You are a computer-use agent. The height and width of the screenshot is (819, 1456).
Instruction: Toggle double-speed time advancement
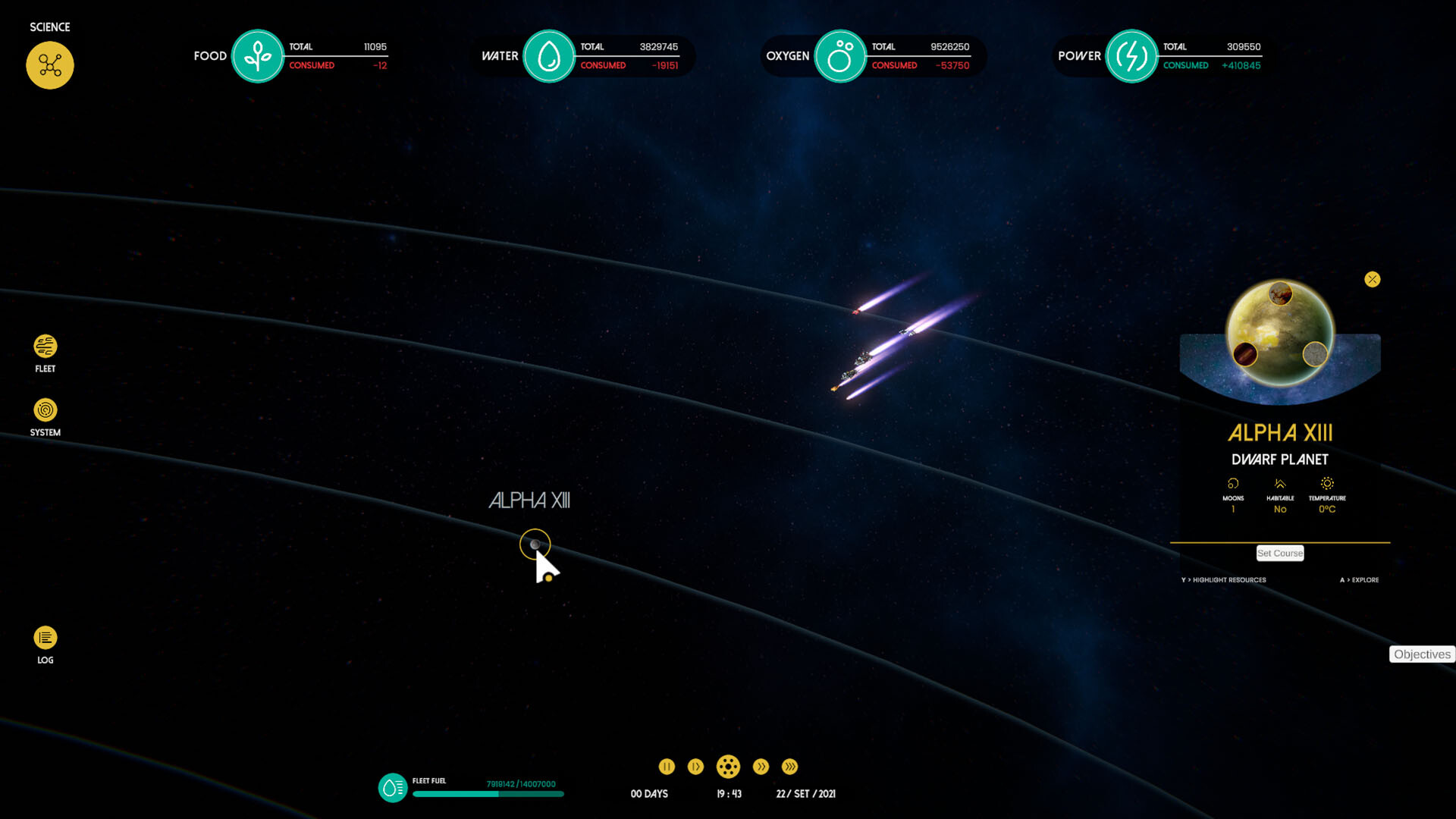pos(761,767)
